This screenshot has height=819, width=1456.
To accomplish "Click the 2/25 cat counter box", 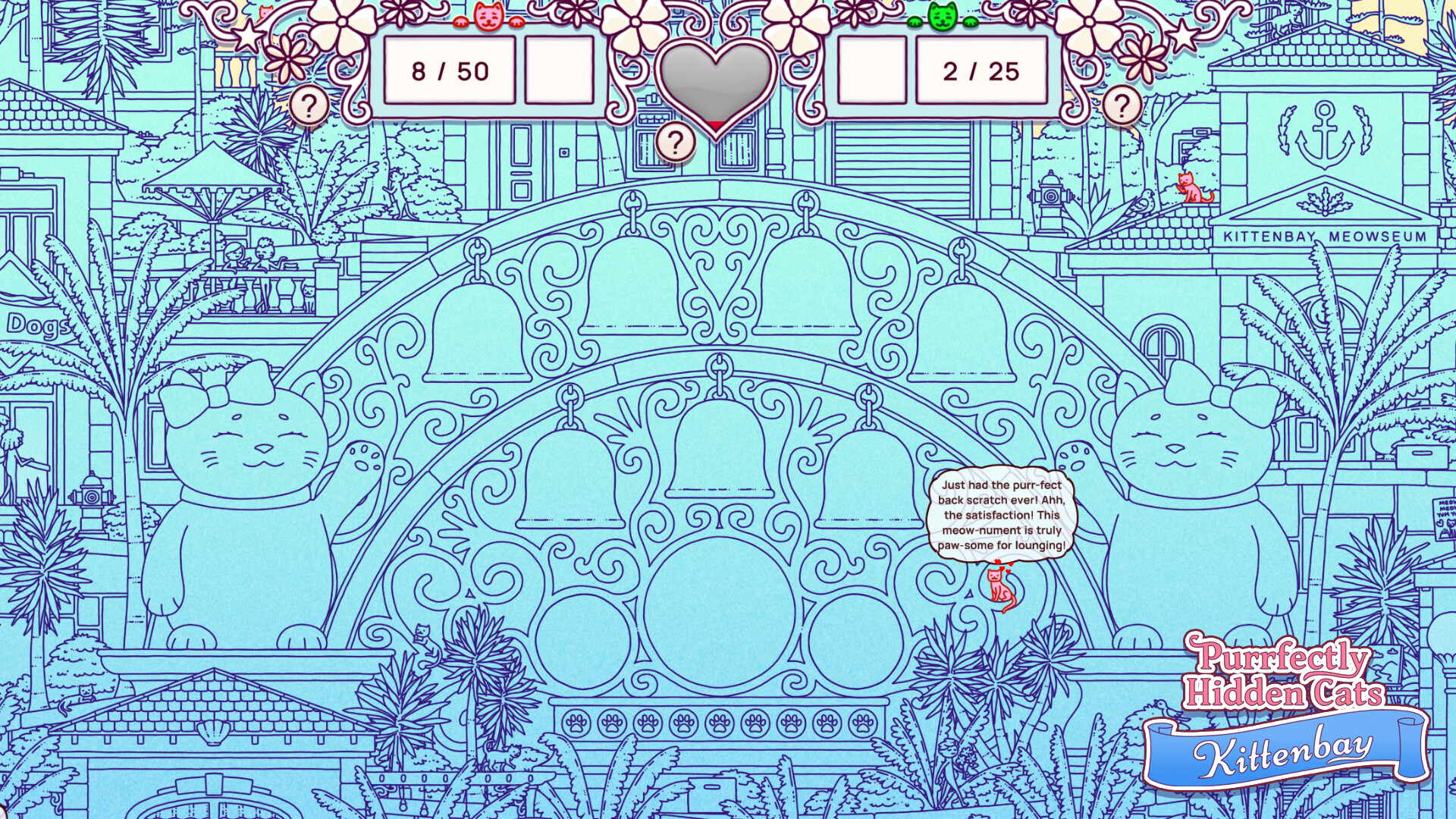I will click(x=981, y=71).
